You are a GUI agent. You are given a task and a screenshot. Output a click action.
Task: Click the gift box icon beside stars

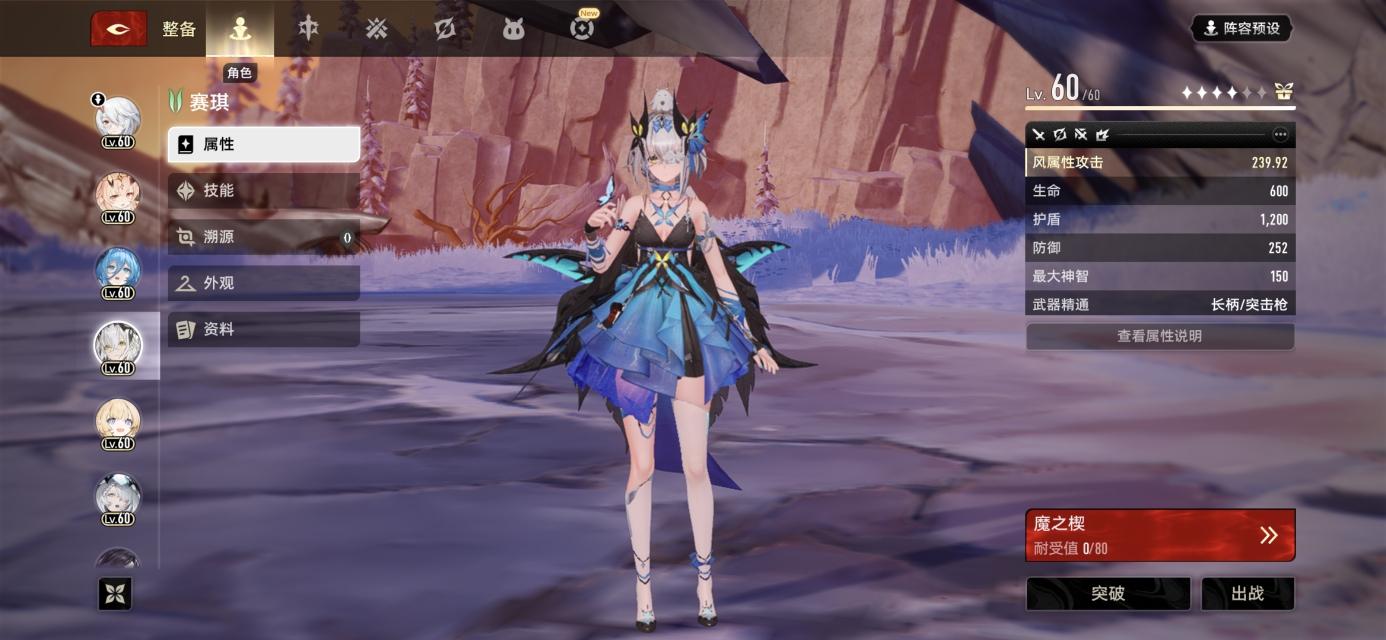tap(1283, 92)
